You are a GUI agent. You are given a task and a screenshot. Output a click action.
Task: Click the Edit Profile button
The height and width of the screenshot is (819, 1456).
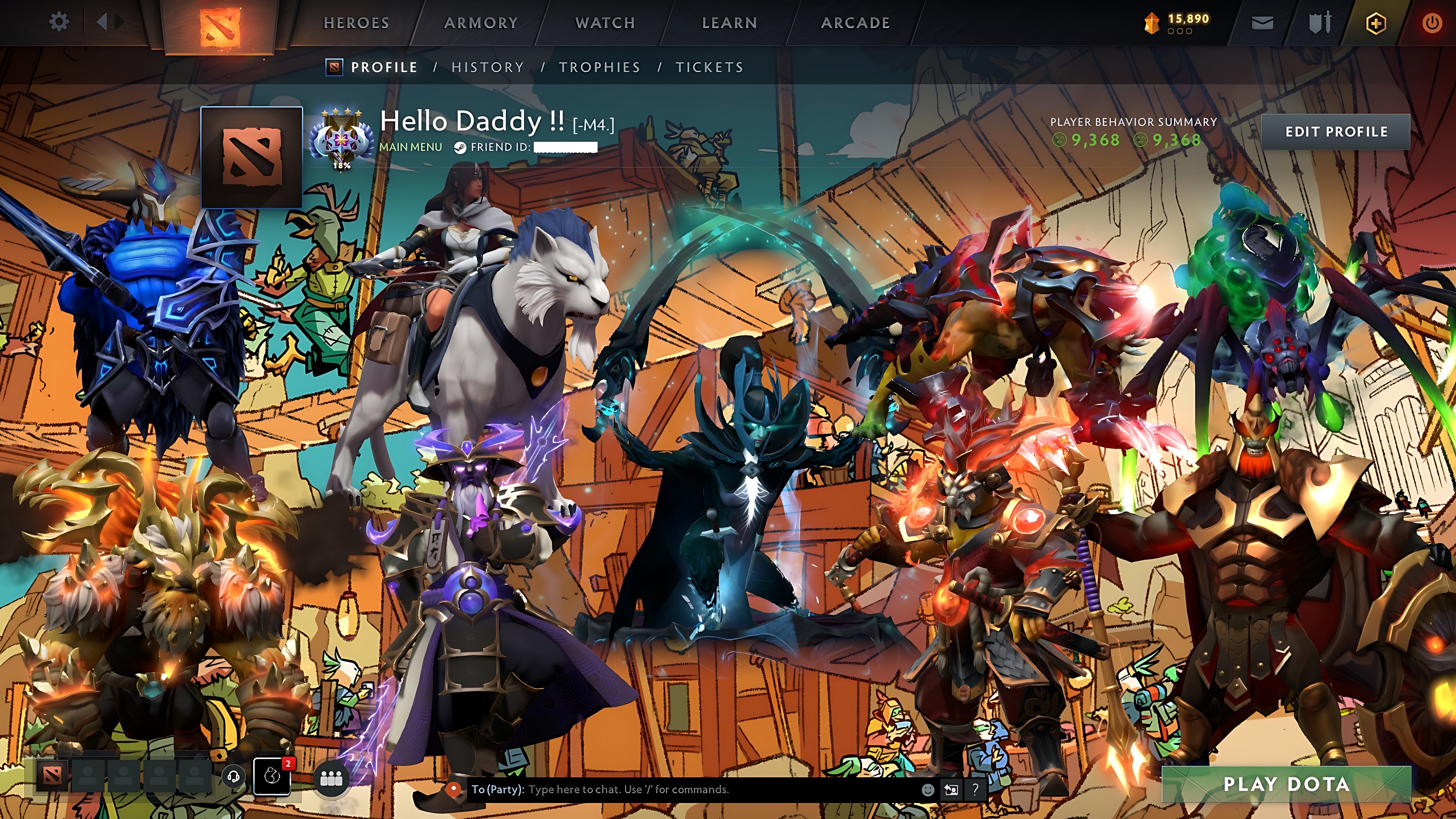tap(1337, 132)
